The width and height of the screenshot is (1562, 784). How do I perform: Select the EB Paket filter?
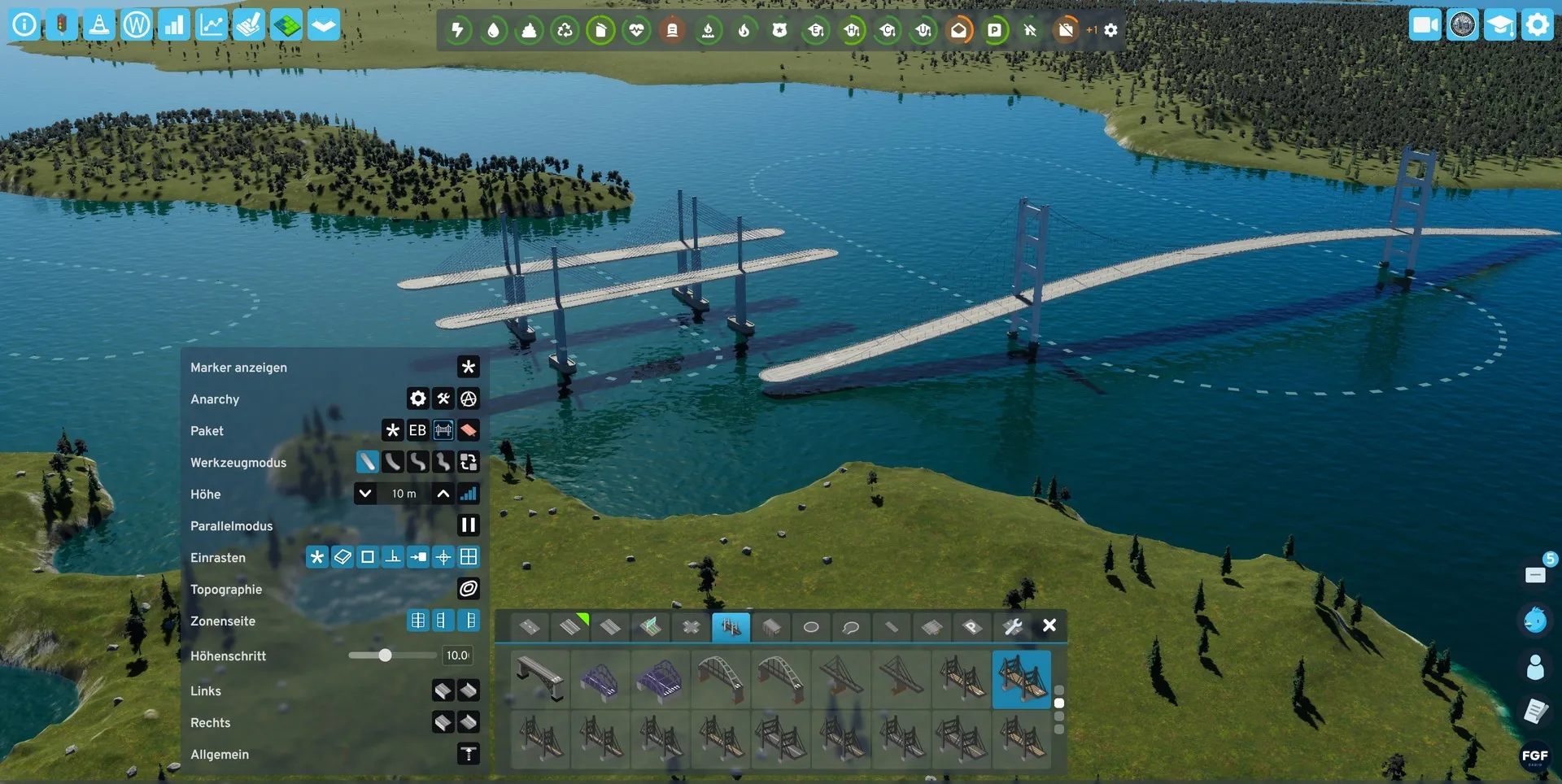417,430
